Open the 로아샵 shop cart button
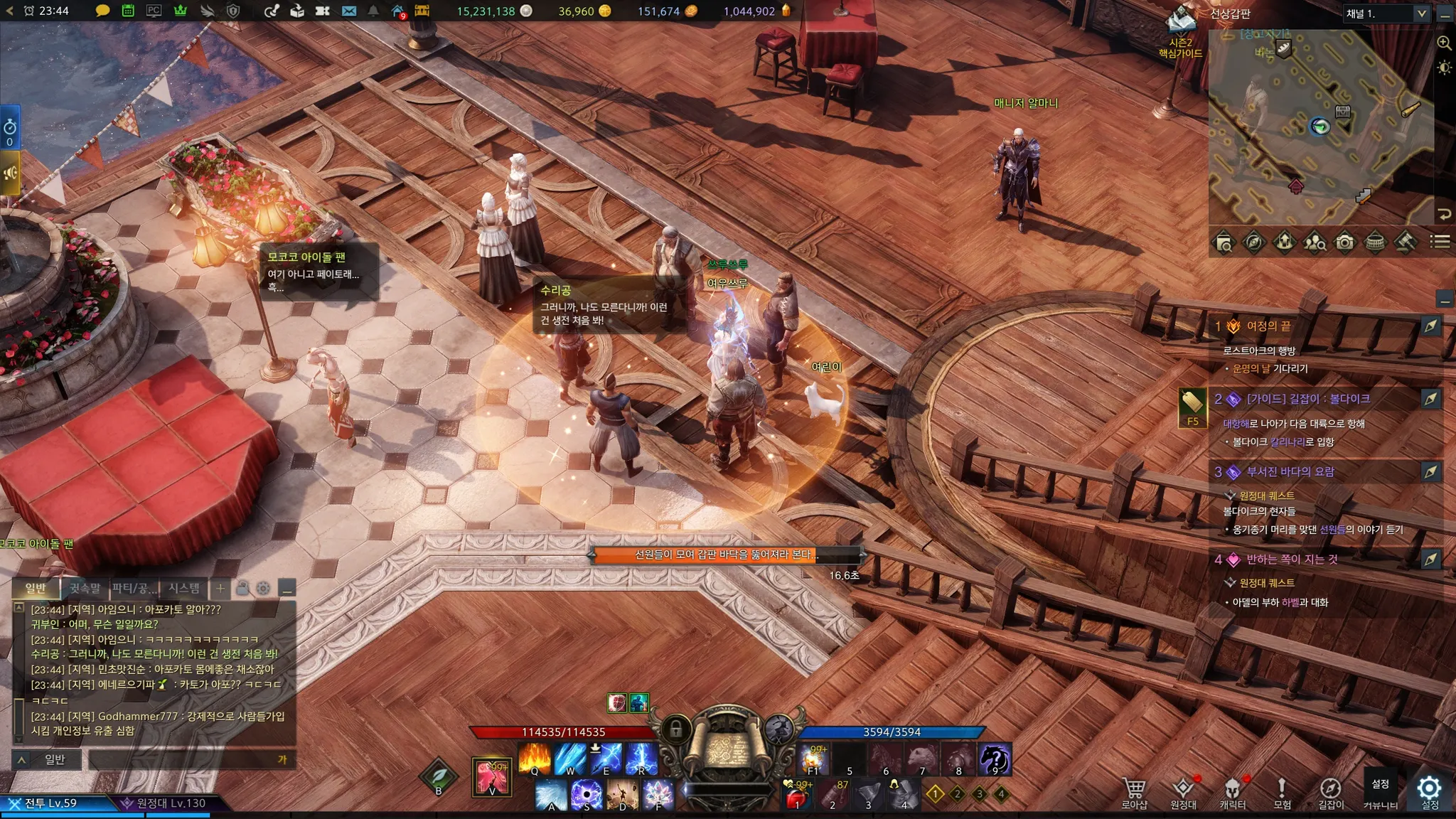 tap(1134, 791)
